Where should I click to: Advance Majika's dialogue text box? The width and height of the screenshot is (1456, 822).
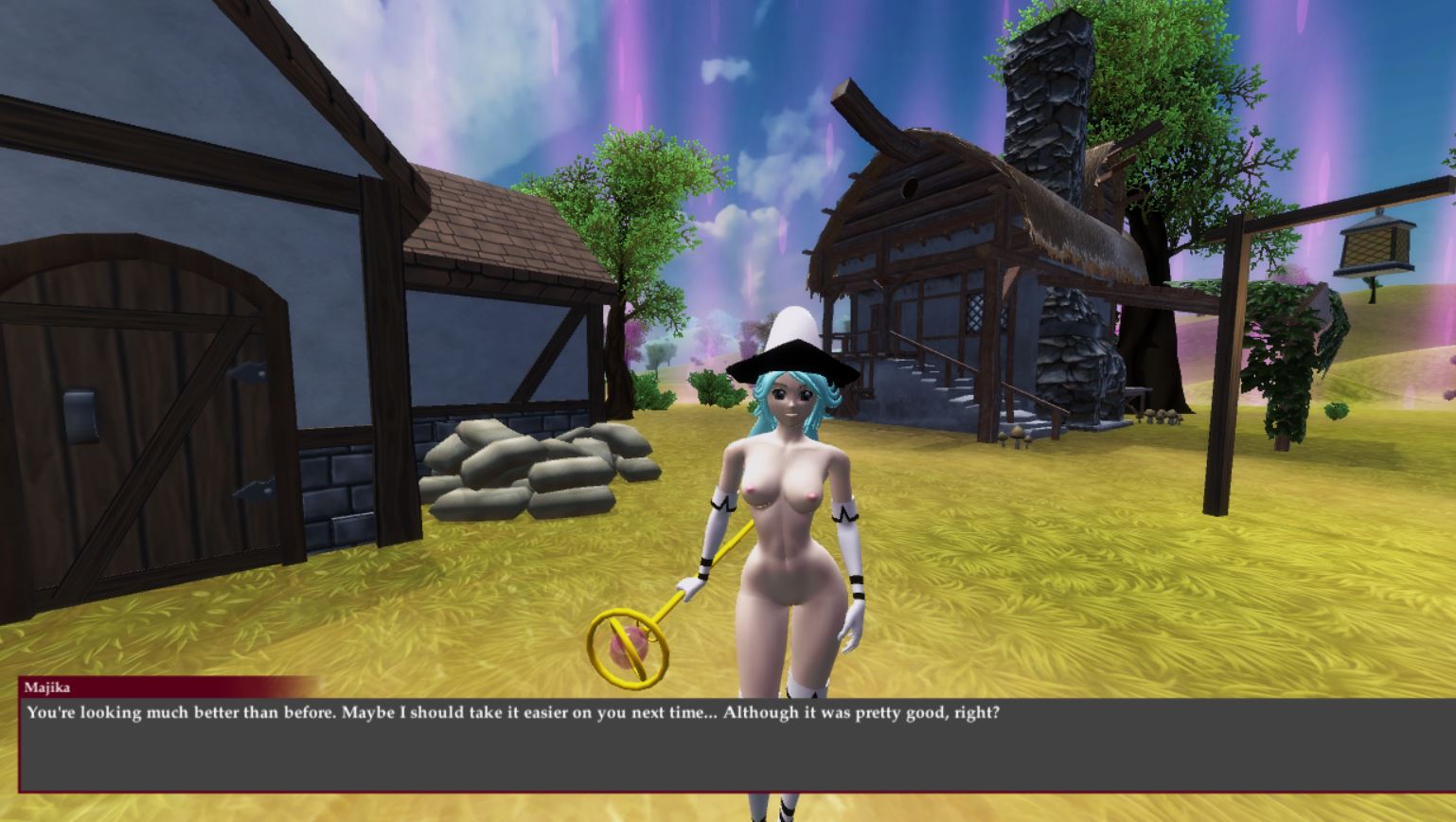pos(737,744)
